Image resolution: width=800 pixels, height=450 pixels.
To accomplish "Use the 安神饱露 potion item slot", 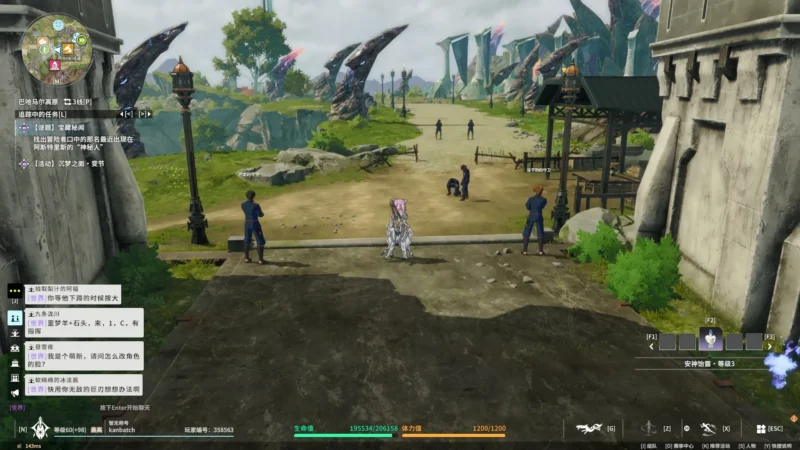I will (710, 341).
